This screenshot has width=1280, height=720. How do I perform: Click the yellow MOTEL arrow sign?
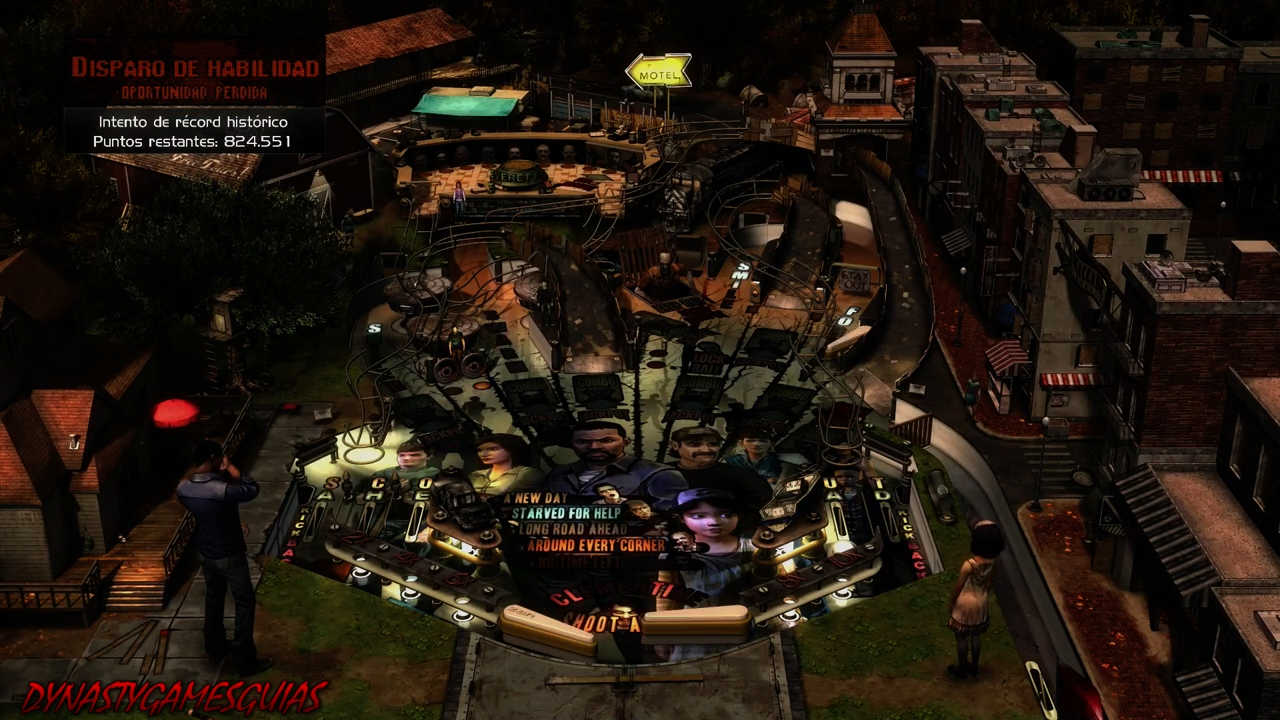(657, 71)
